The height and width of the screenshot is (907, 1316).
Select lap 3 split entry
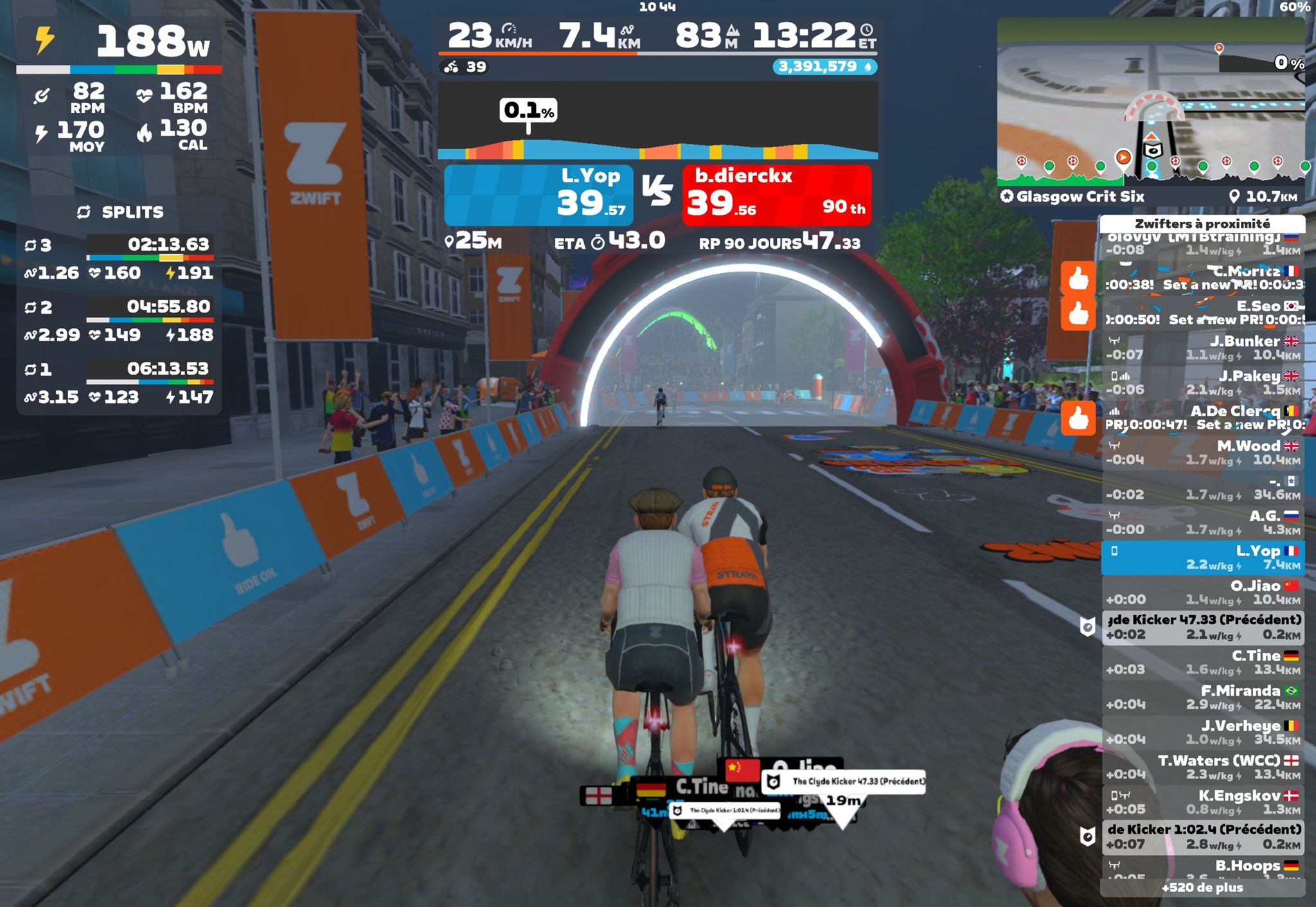click(119, 258)
